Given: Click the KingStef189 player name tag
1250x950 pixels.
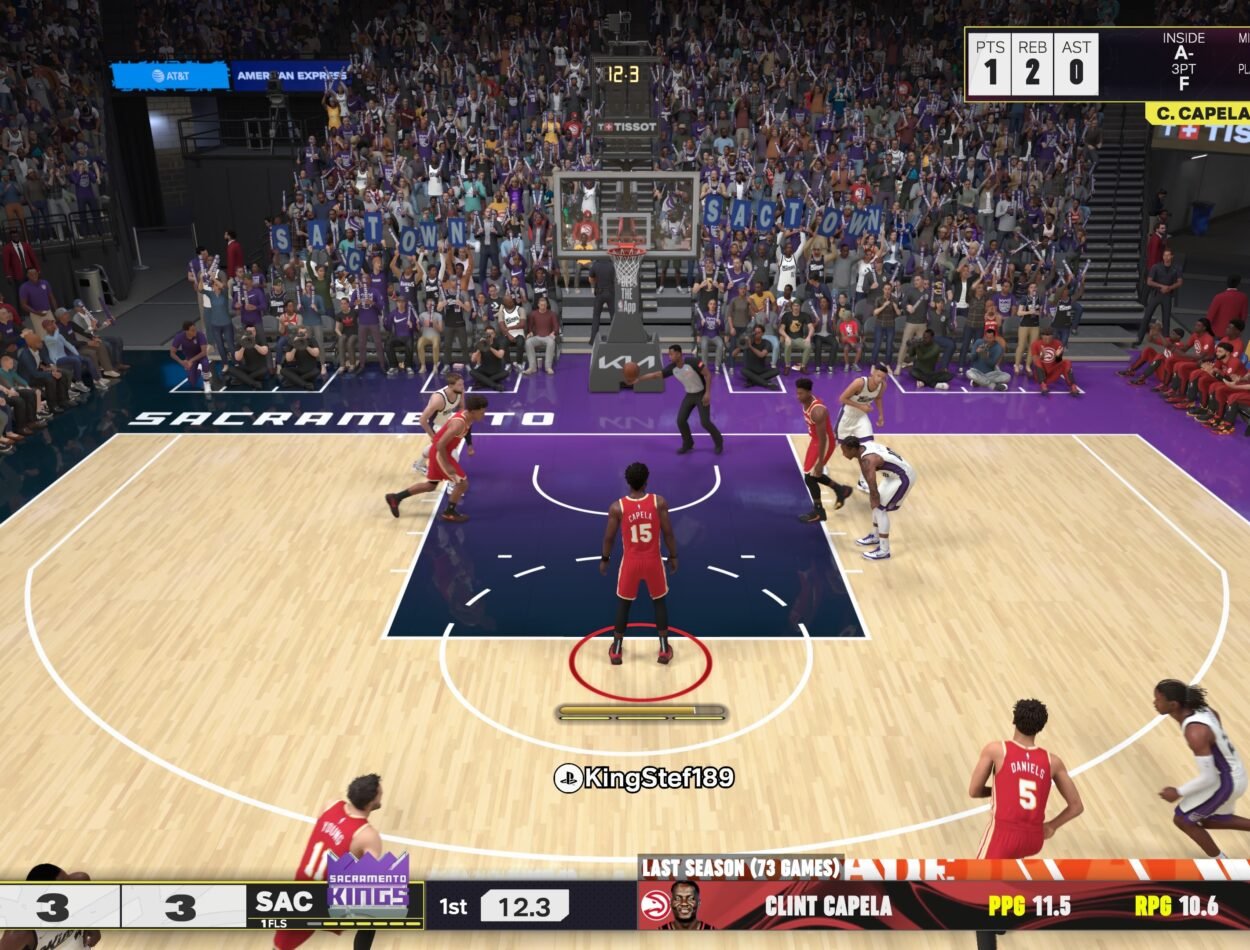Looking at the screenshot, I should [x=645, y=778].
